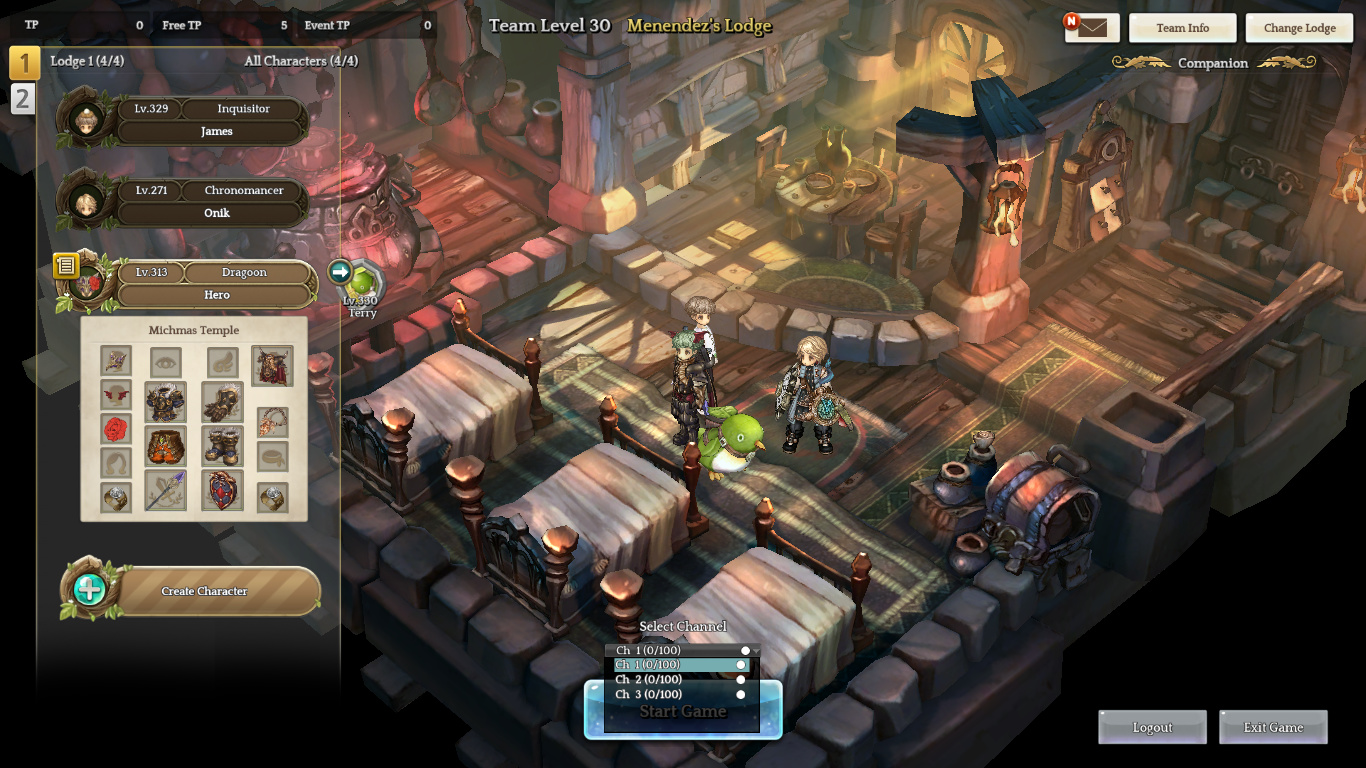This screenshot has height=768, width=1366.
Task: Open the Team Info panel
Action: 1182,28
